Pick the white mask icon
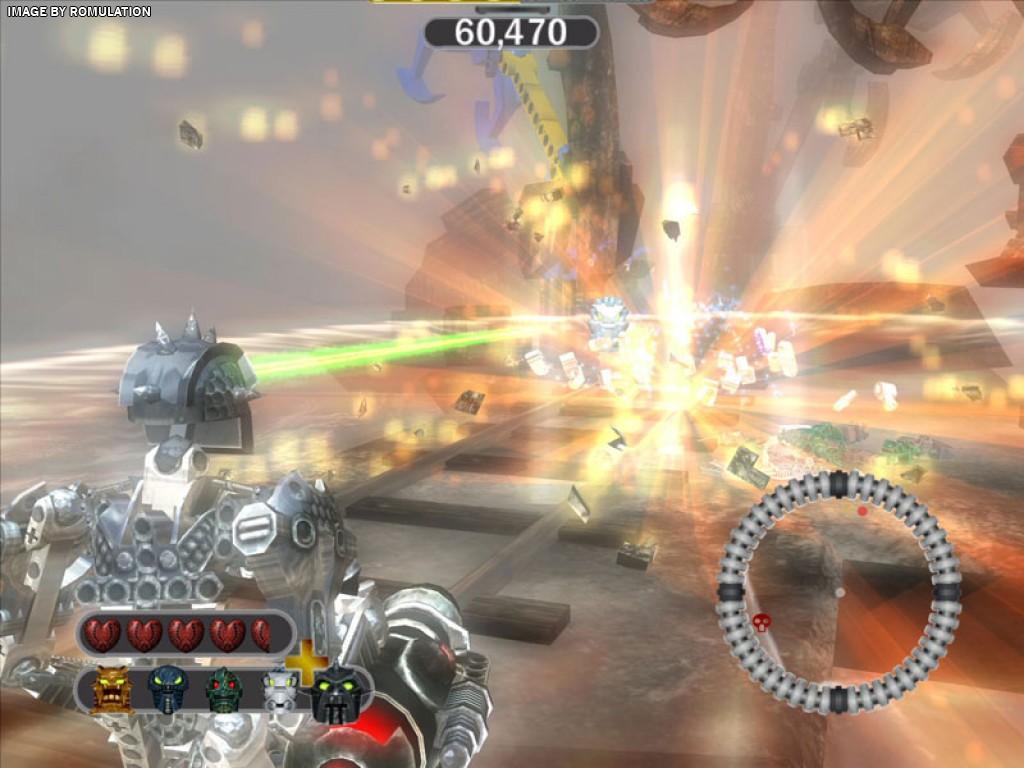 click(x=279, y=691)
